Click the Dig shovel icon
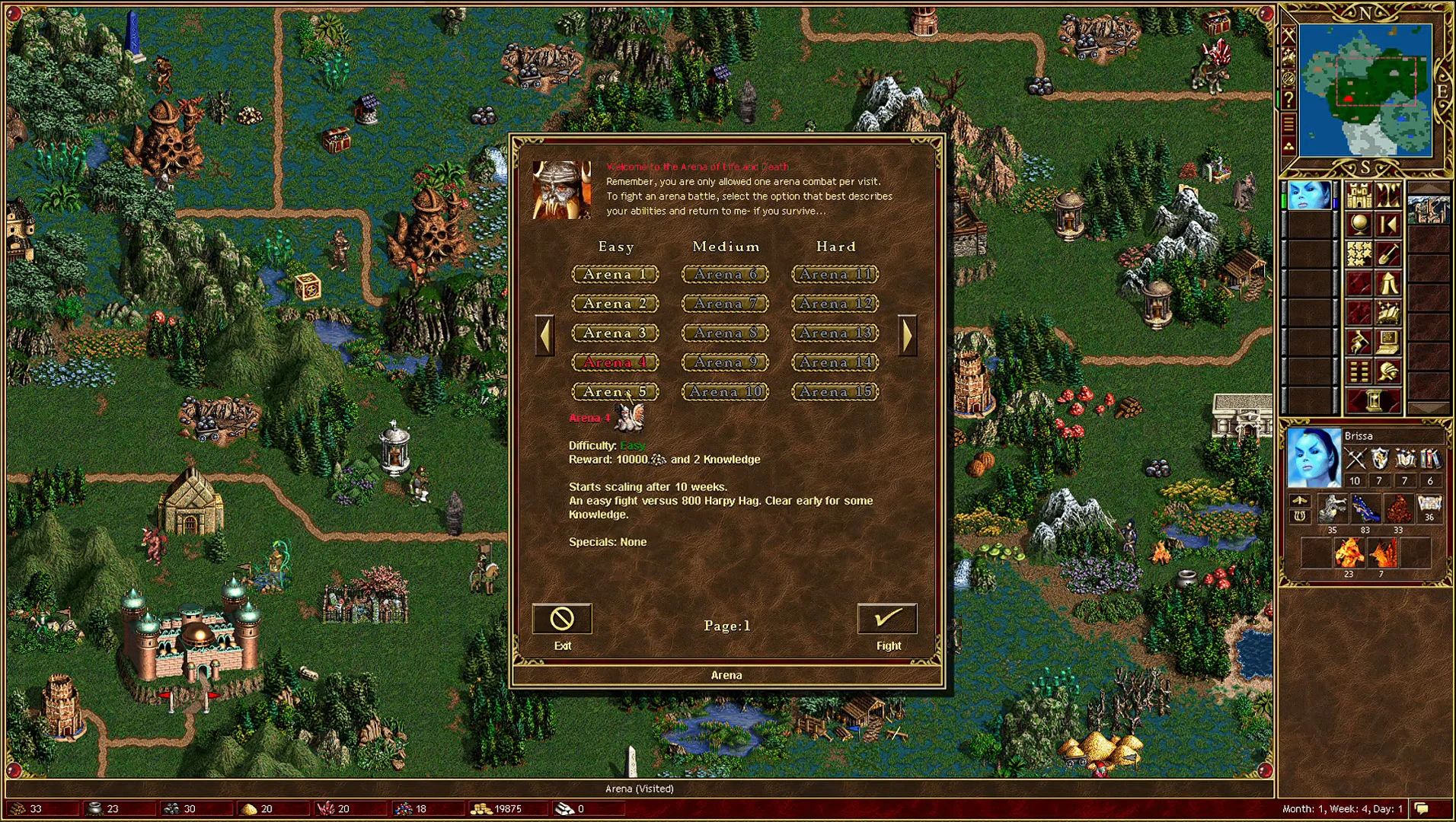1456x822 pixels. 1387,254
